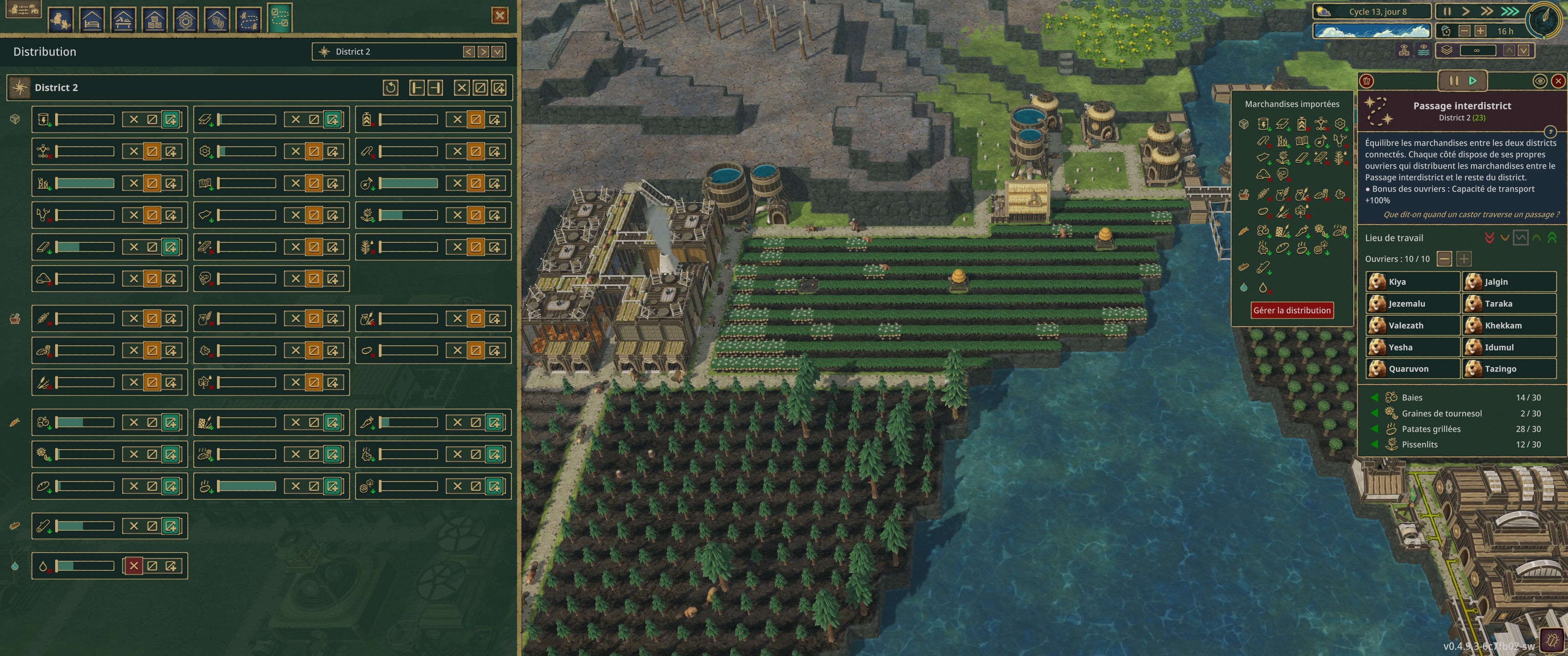Screen dimensions: 1568x656
Task: Delete the building with the trash icon
Action: tap(1367, 81)
